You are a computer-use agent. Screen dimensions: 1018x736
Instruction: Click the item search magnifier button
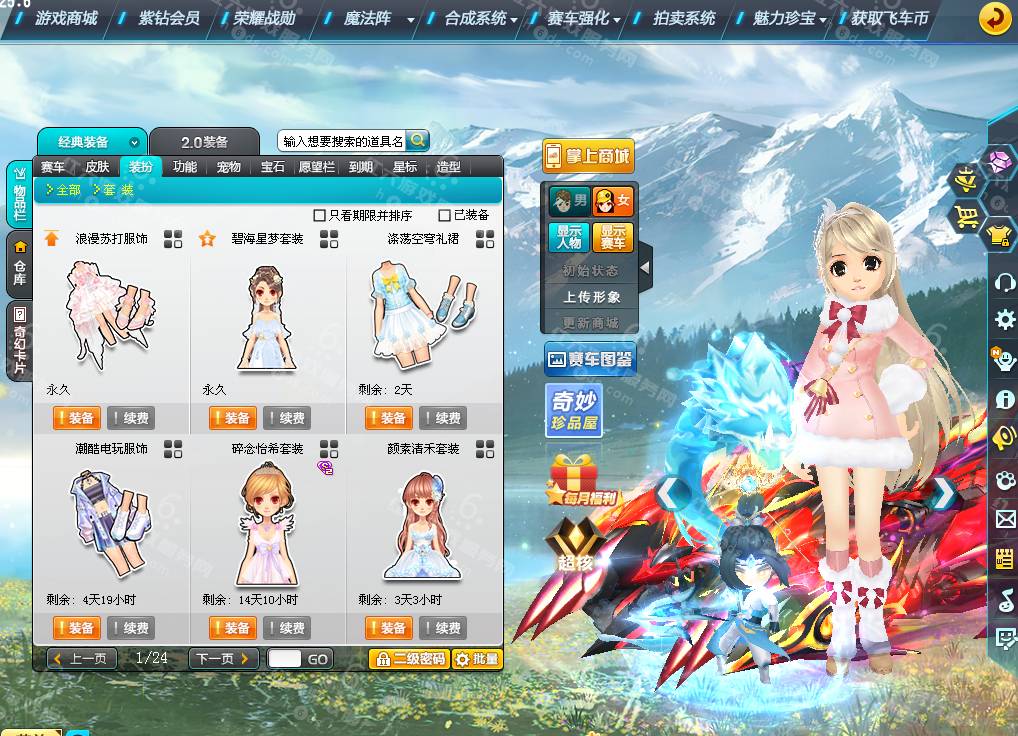coord(418,141)
